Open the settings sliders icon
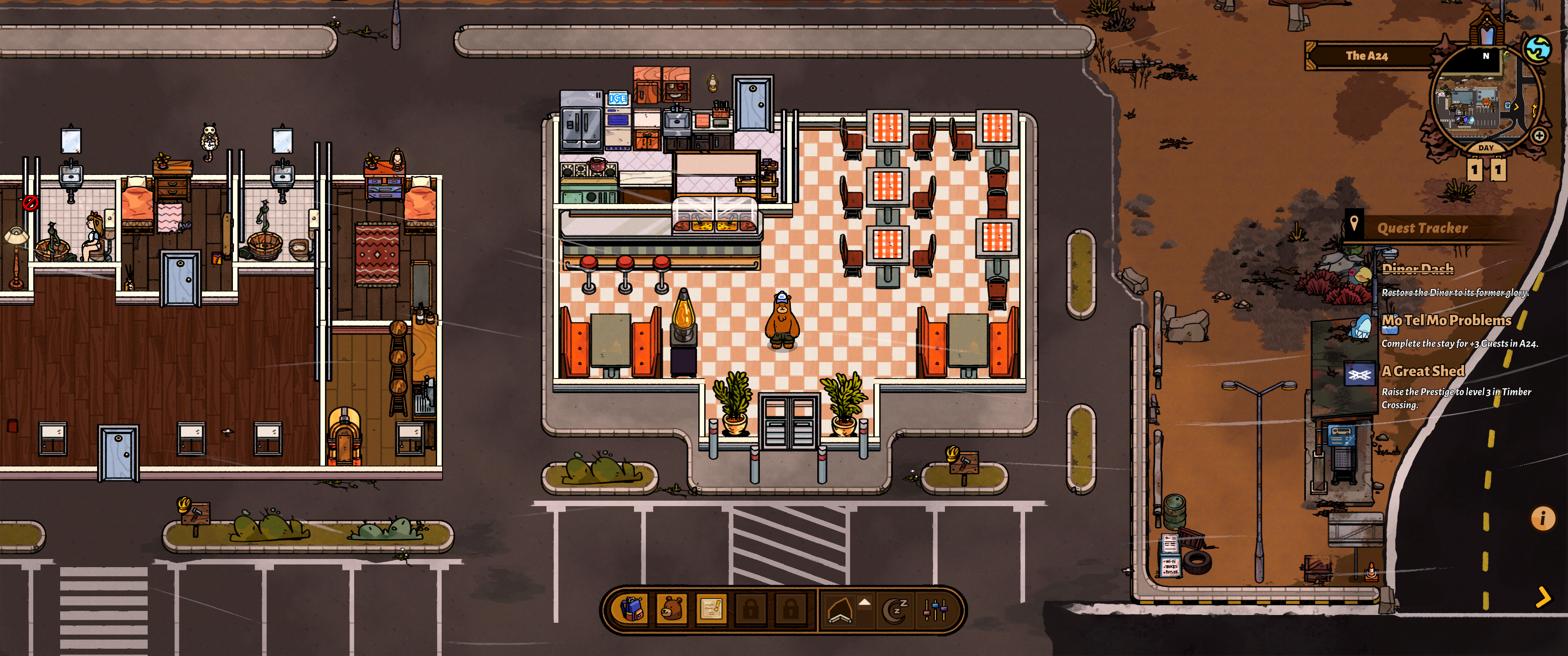The width and height of the screenshot is (1568, 656). pyautogui.click(x=935, y=610)
